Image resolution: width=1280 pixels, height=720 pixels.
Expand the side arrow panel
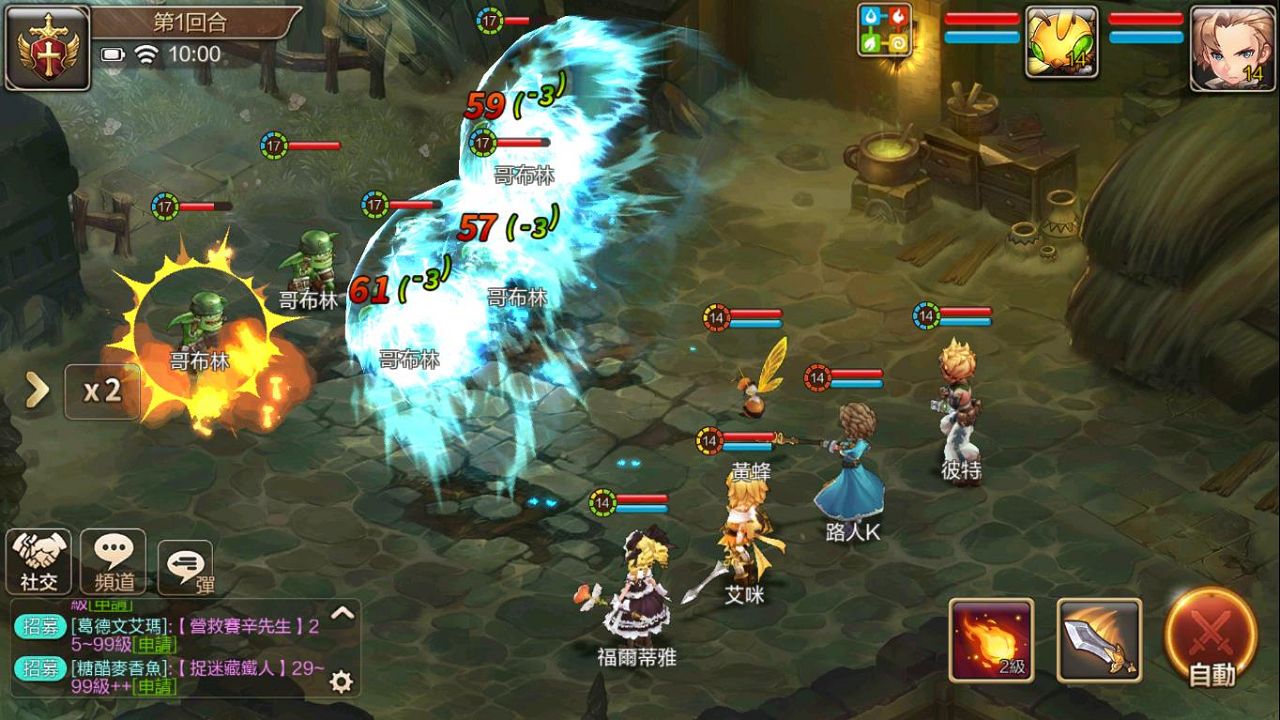click(37, 391)
